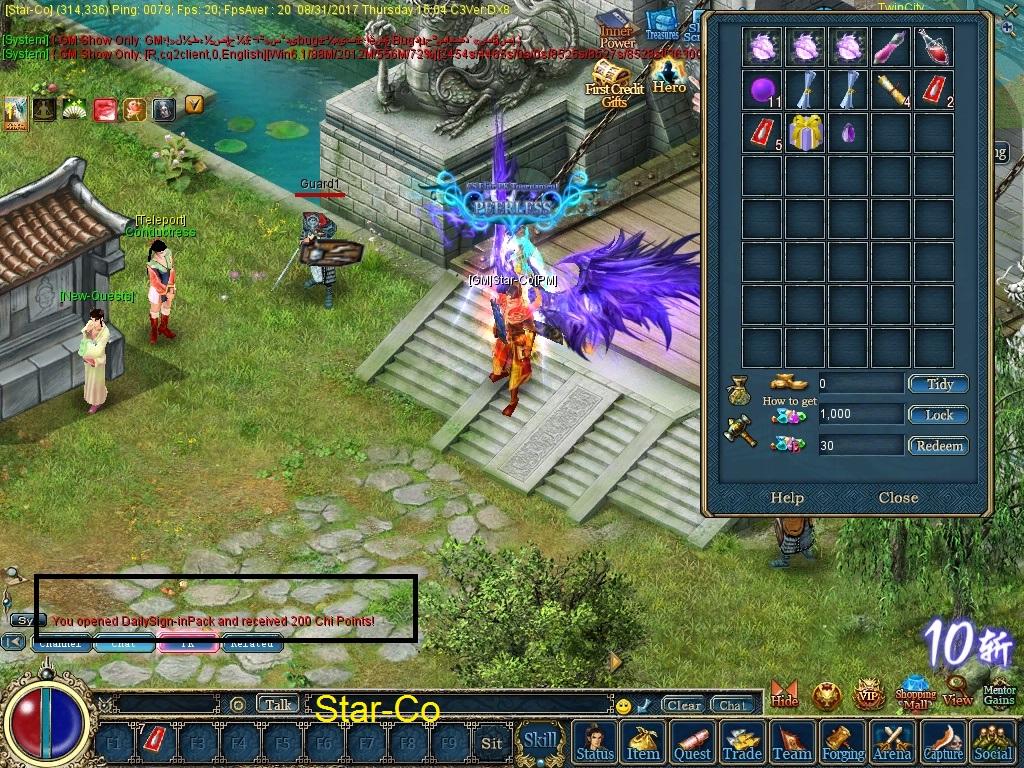Select the red potion flask item
The width and height of the screenshot is (1024, 768).
[933, 47]
